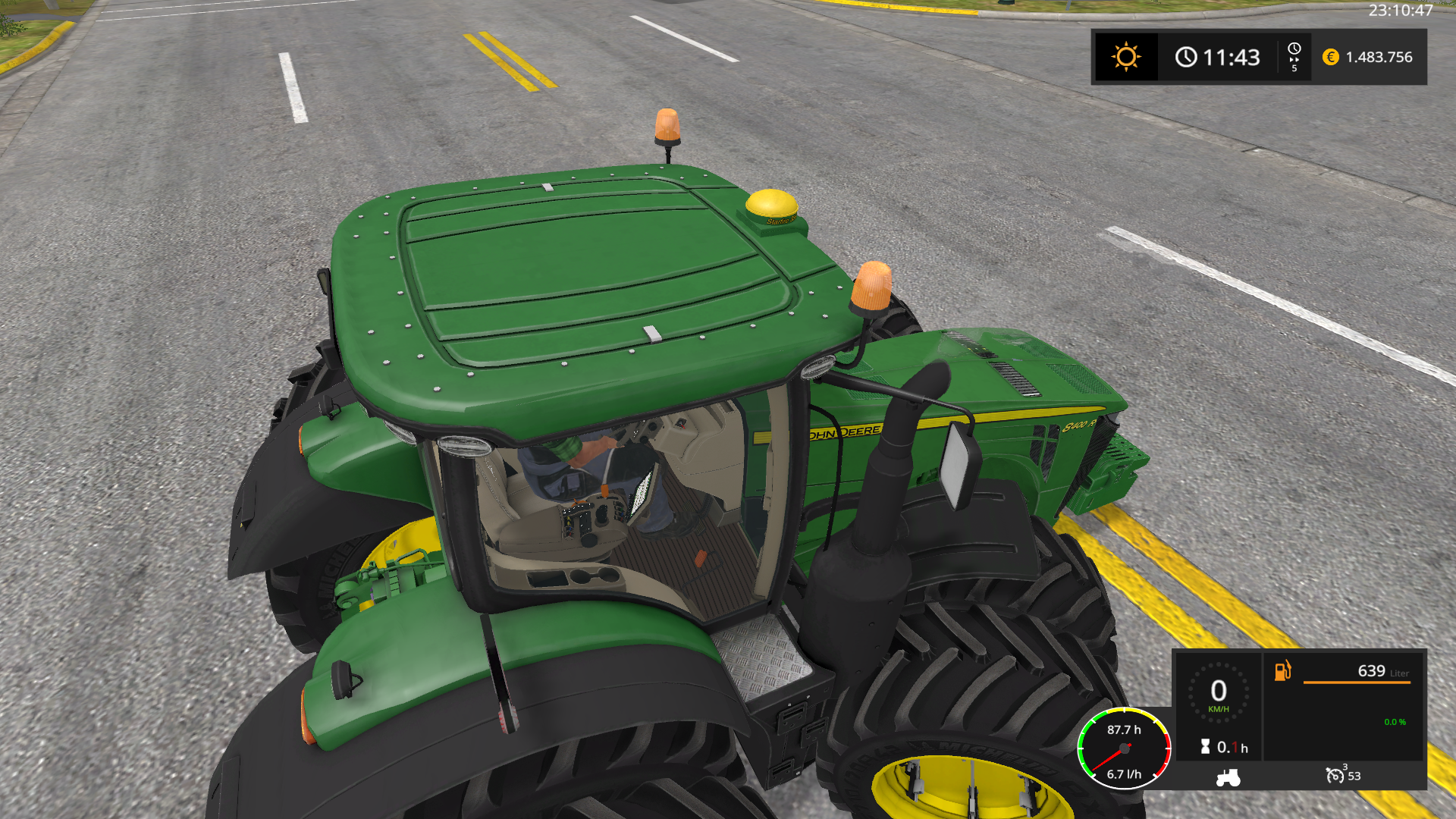Select the time acceleration clock icon
Screen dimensions: 1456x819
pos(1294,51)
